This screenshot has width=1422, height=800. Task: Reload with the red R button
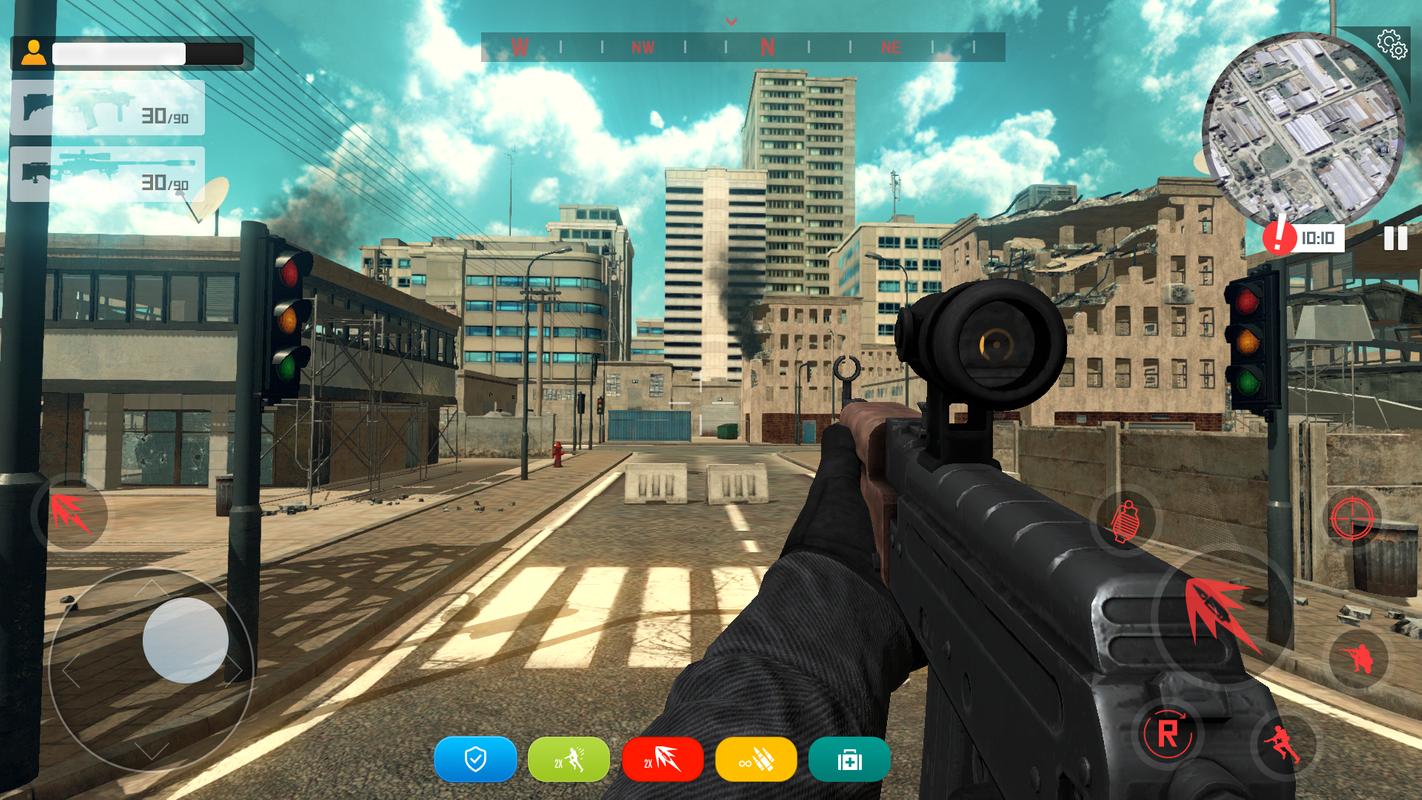click(x=1168, y=733)
